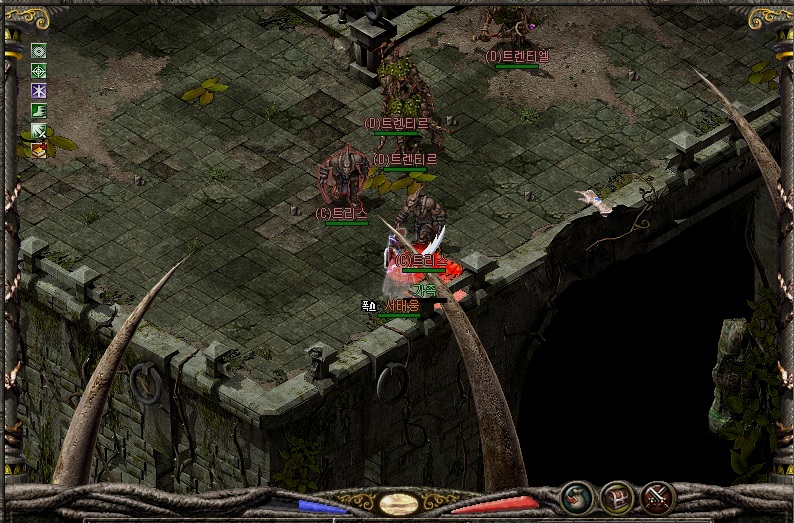Open the book with red cross icon
Viewport: 794px width, 523px height.
[39, 150]
